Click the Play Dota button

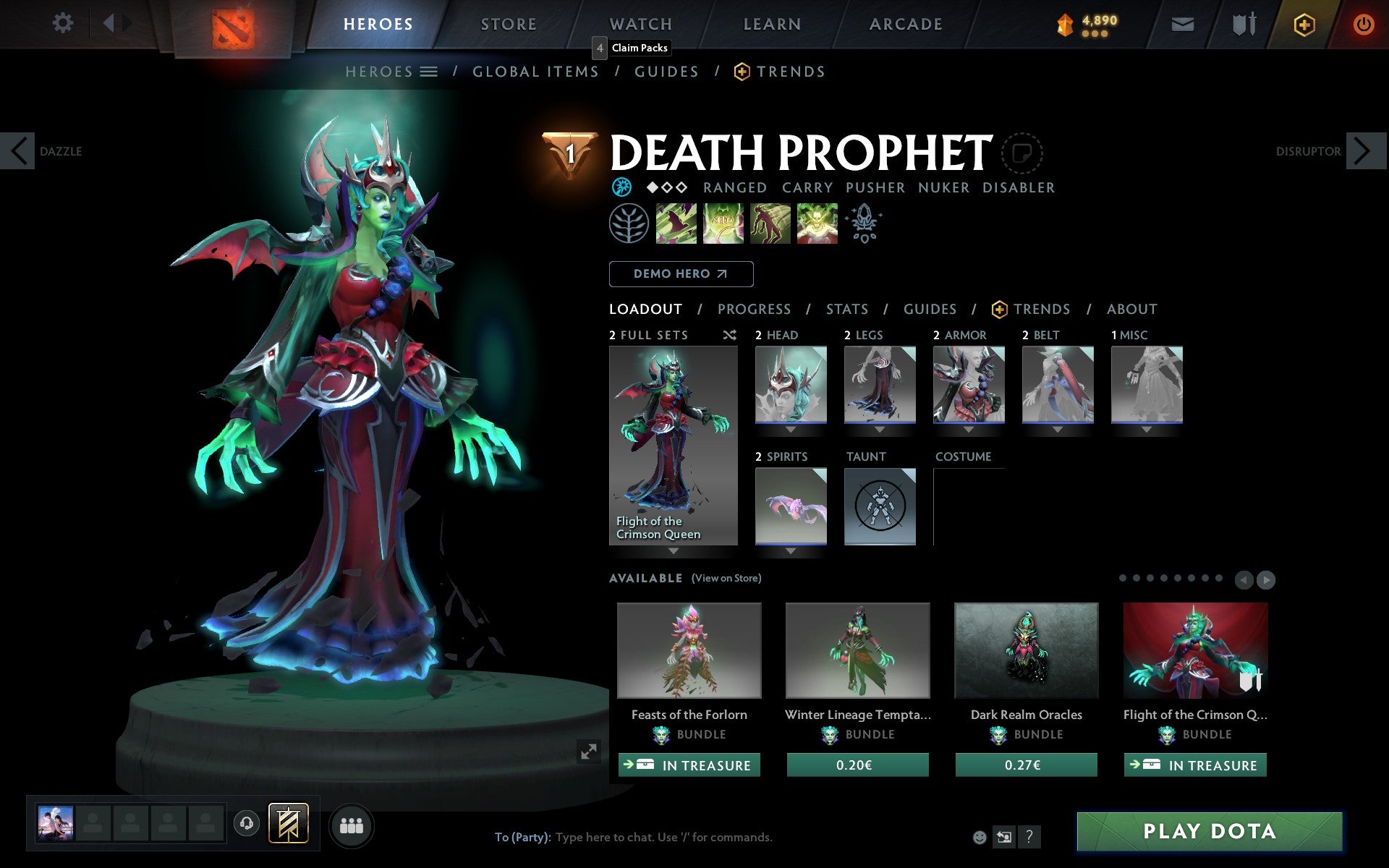[x=1209, y=831]
